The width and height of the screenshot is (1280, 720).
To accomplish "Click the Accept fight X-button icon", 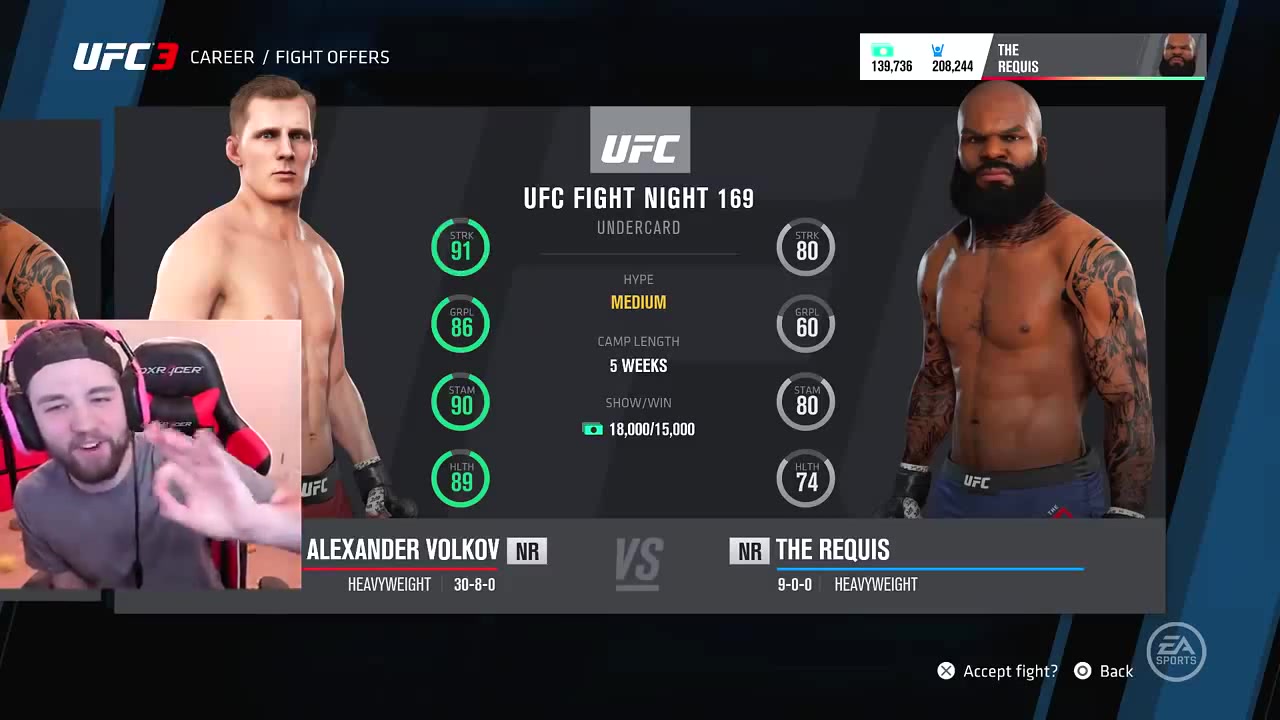I will 945,670.
